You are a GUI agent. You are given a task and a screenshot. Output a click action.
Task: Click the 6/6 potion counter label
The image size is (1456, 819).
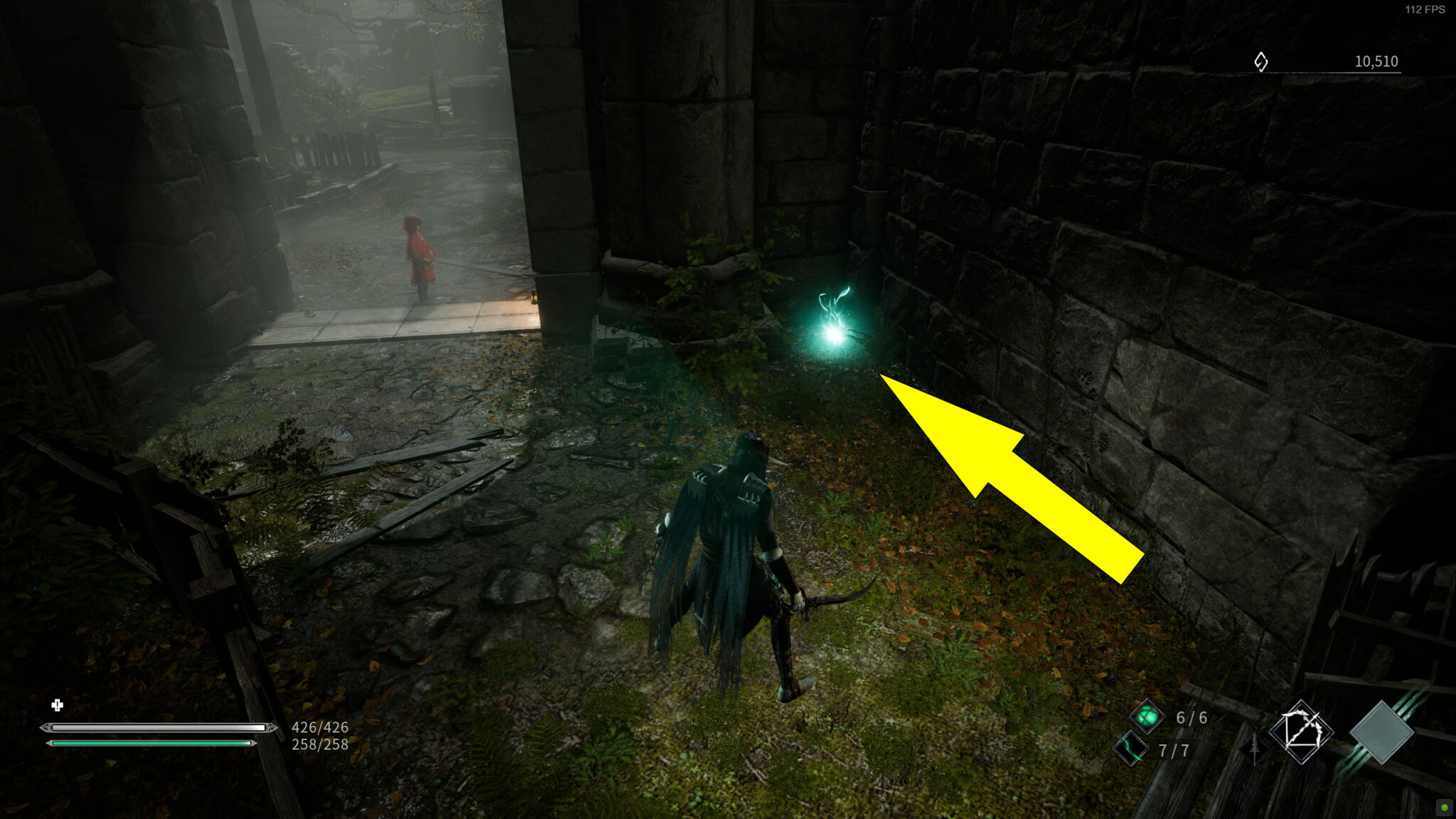(1192, 718)
